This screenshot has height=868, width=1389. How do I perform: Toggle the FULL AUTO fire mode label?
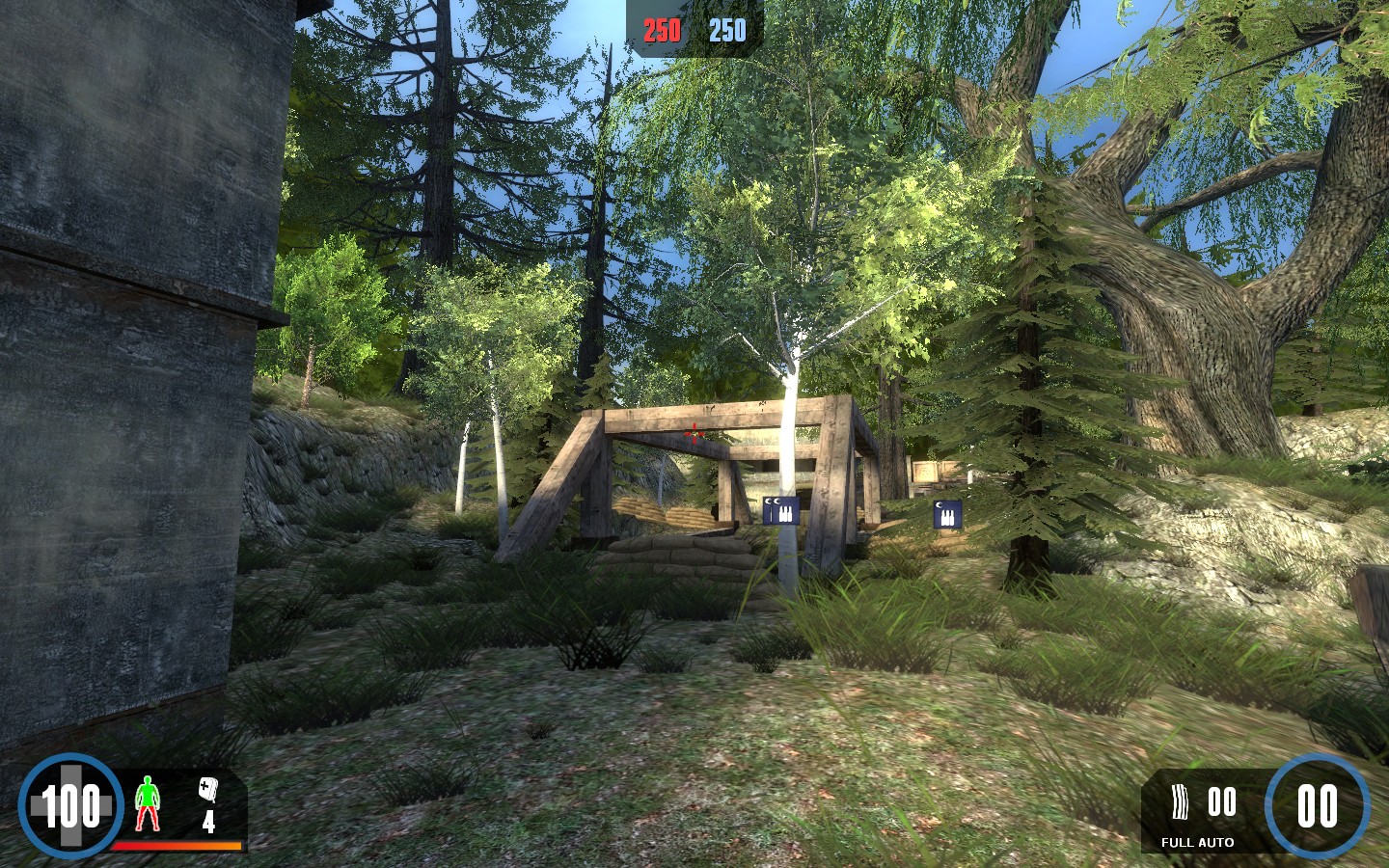click(1197, 842)
